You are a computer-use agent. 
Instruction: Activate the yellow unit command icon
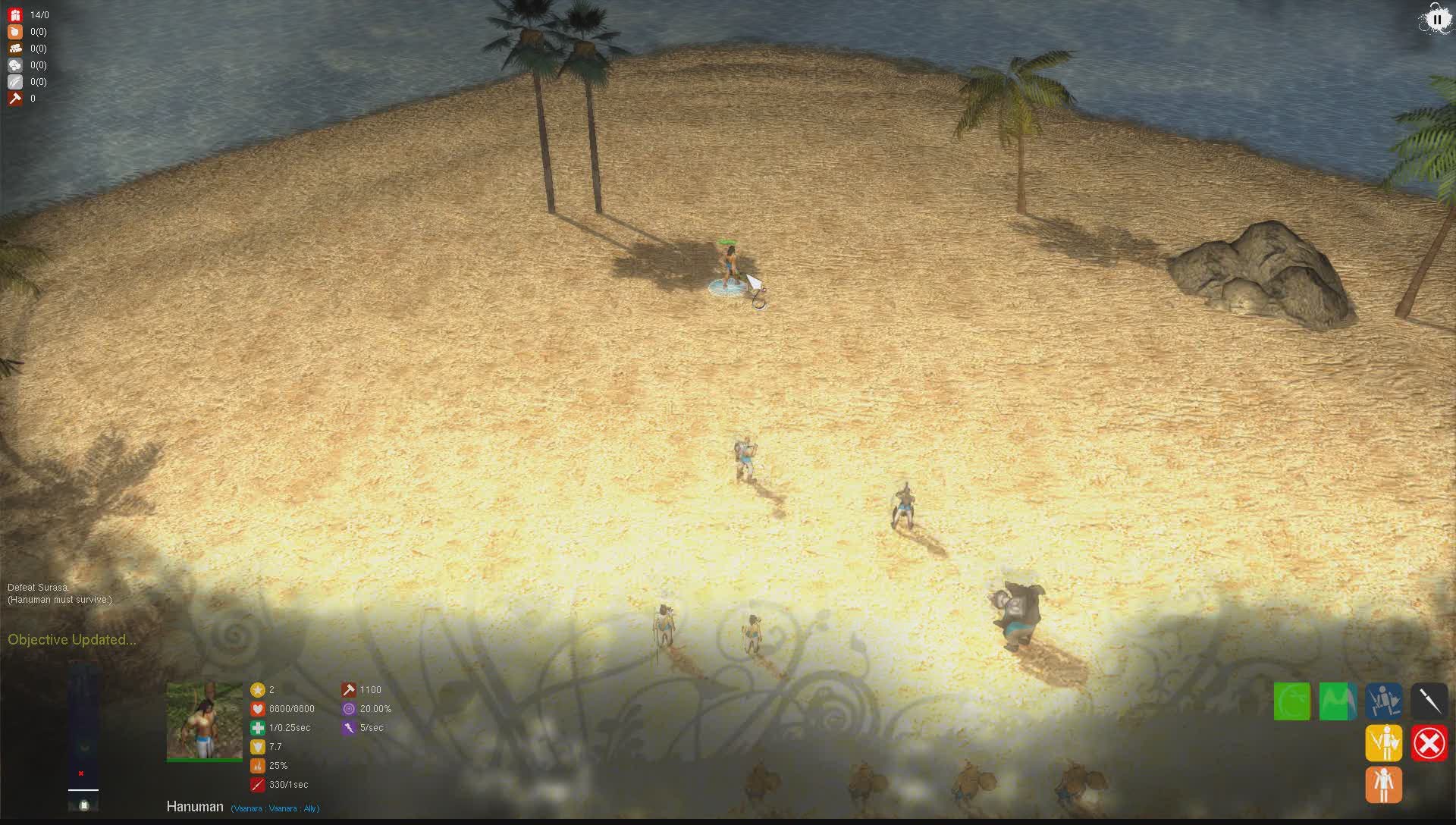1383,743
